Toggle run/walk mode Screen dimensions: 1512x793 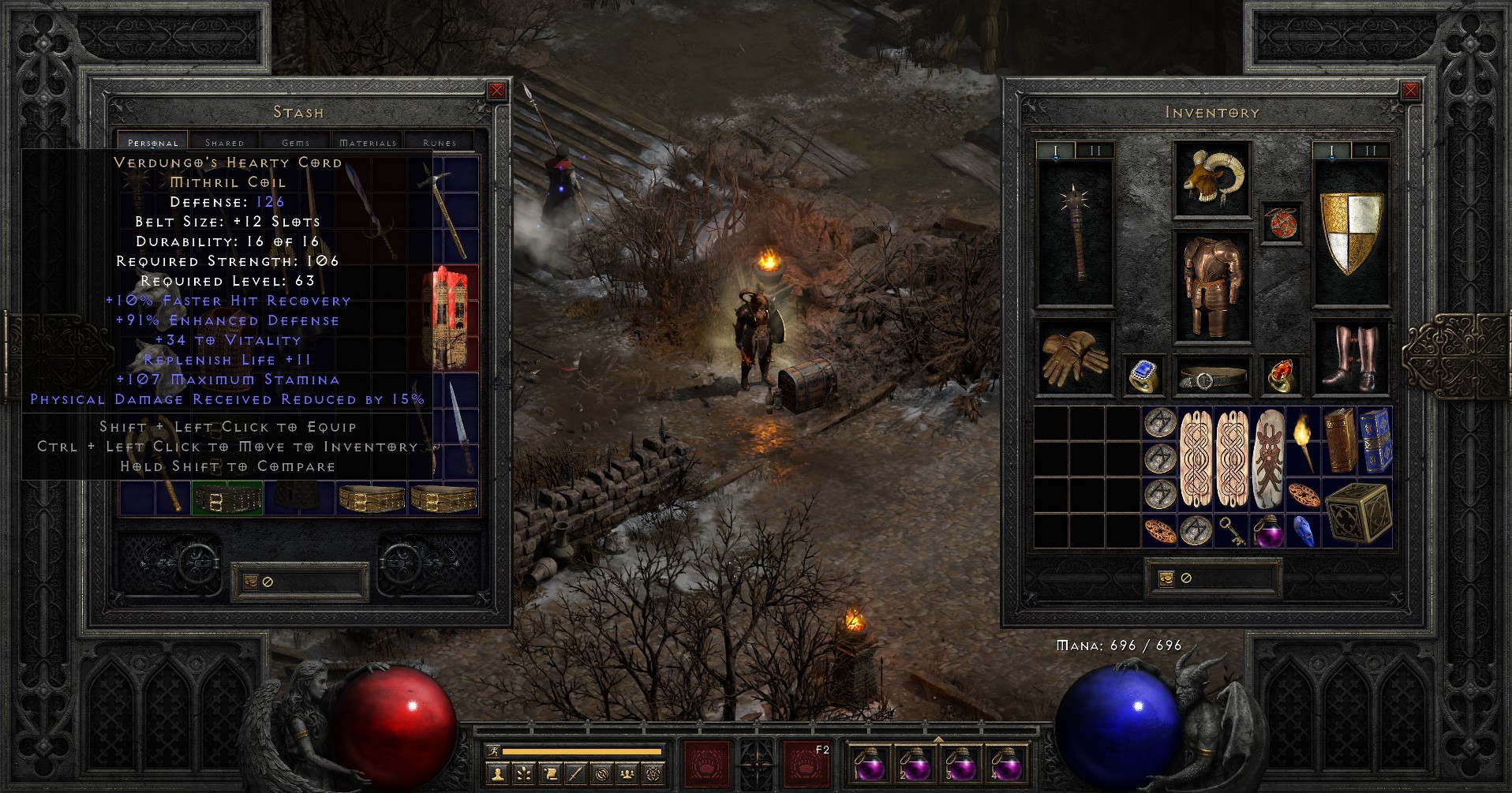click(493, 753)
